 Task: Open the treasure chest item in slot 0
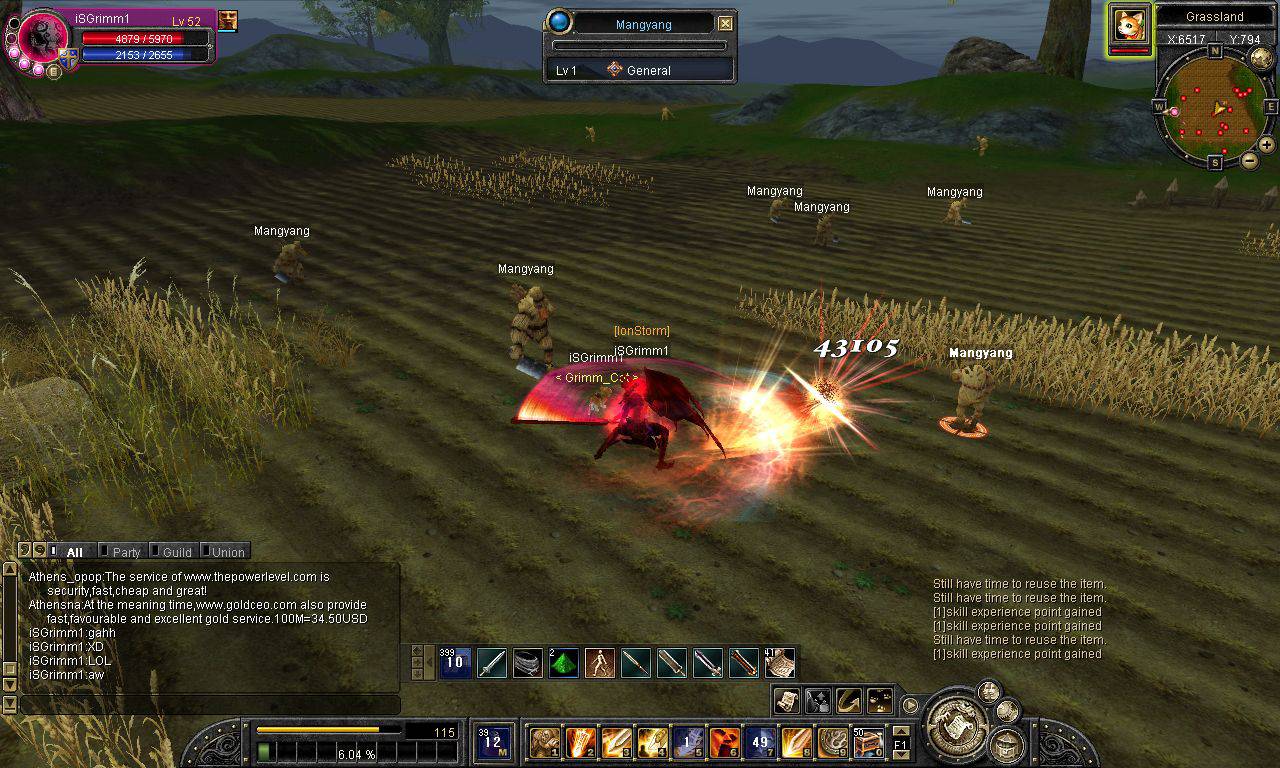point(868,743)
